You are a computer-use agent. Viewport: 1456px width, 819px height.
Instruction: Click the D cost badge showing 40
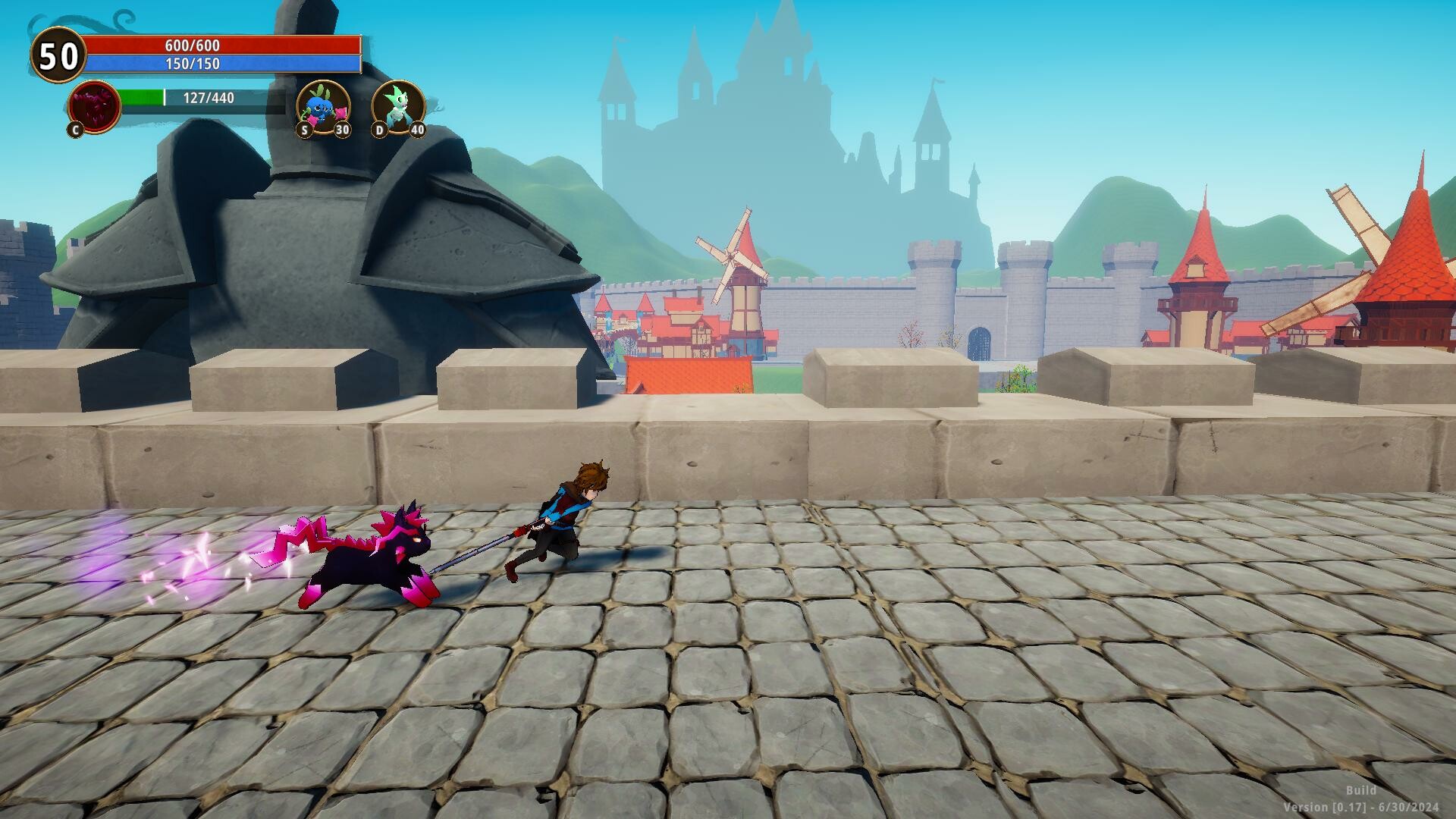point(416,130)
